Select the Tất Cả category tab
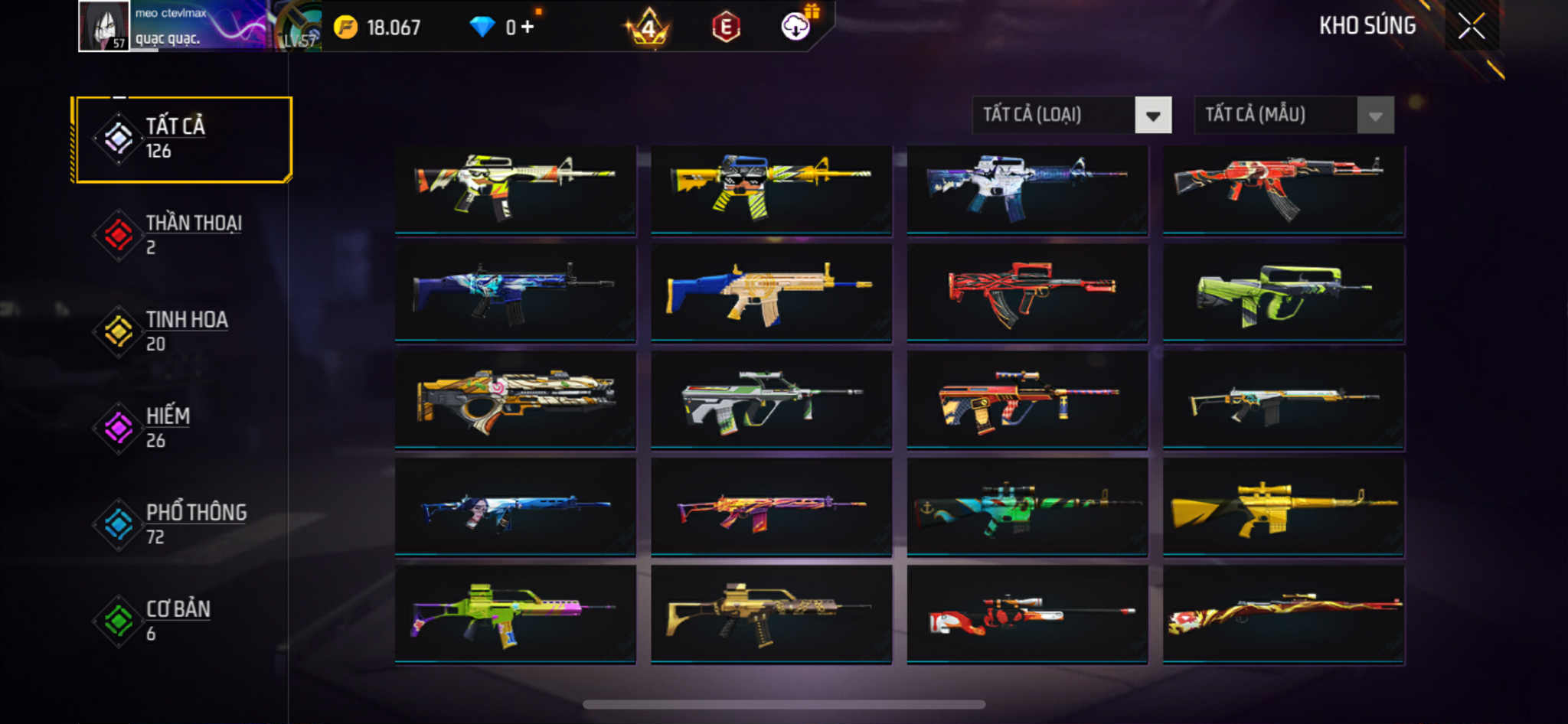 (182, 139)
